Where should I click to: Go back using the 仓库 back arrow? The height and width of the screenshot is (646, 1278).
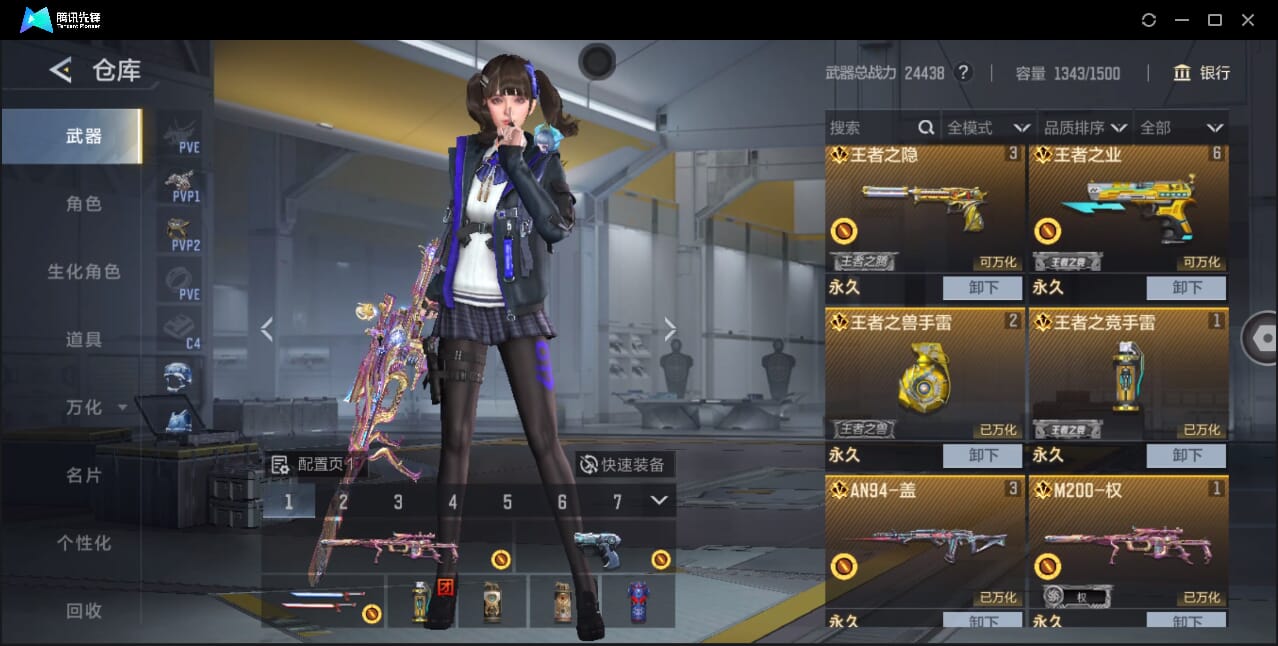coord(61,70)
